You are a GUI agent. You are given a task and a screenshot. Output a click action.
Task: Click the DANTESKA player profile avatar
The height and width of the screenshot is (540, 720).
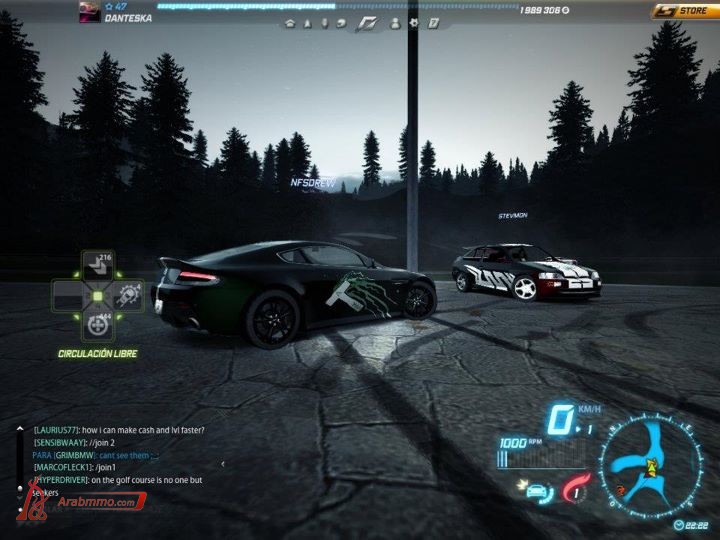coord(89,11)
